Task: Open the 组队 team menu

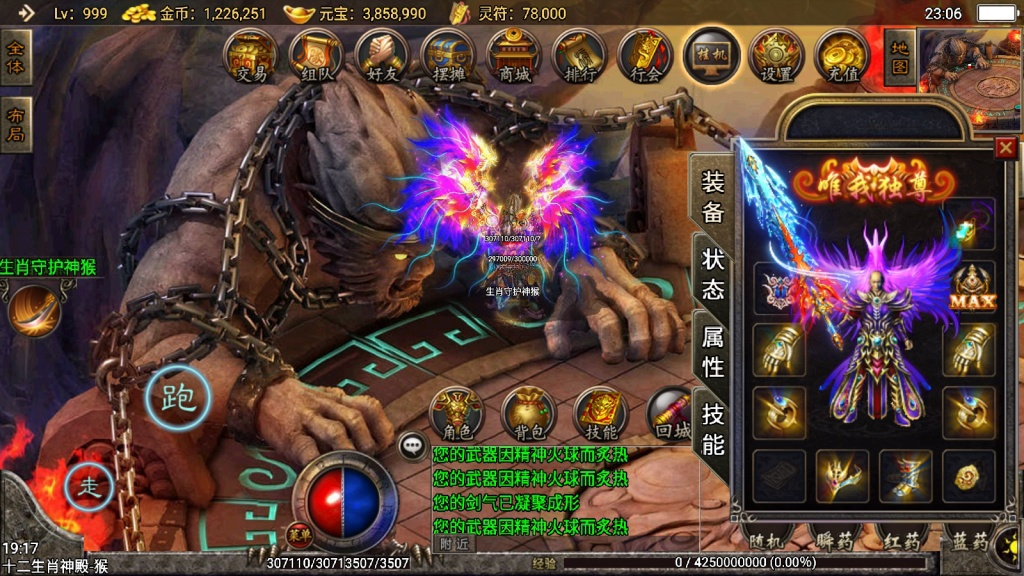Action: (x=316, y=56)
